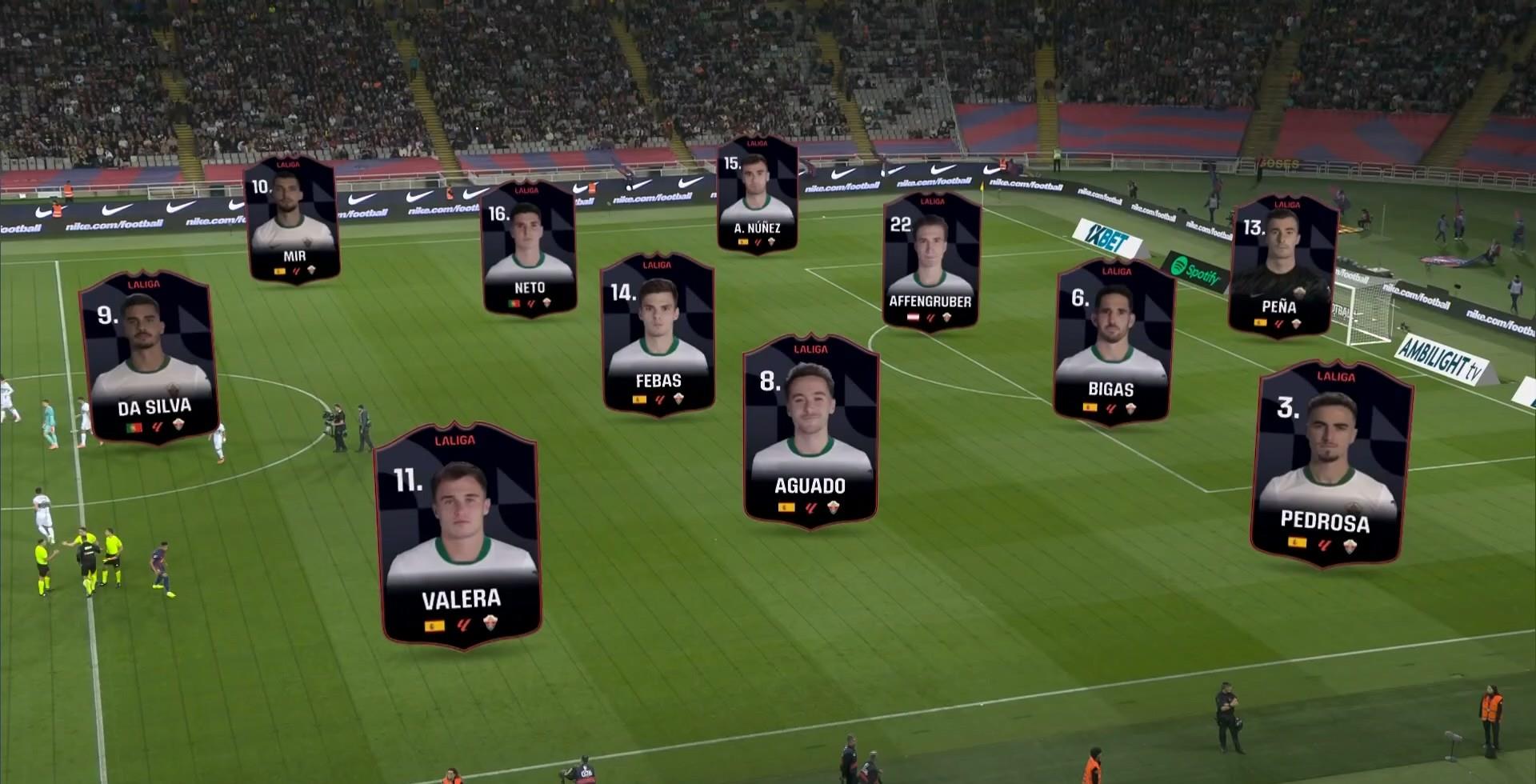Viewport: 1536px width, 784px height.
Task: Select the Da Silva number 9 card
Action: pyautogui.click(x=149, y=357)
